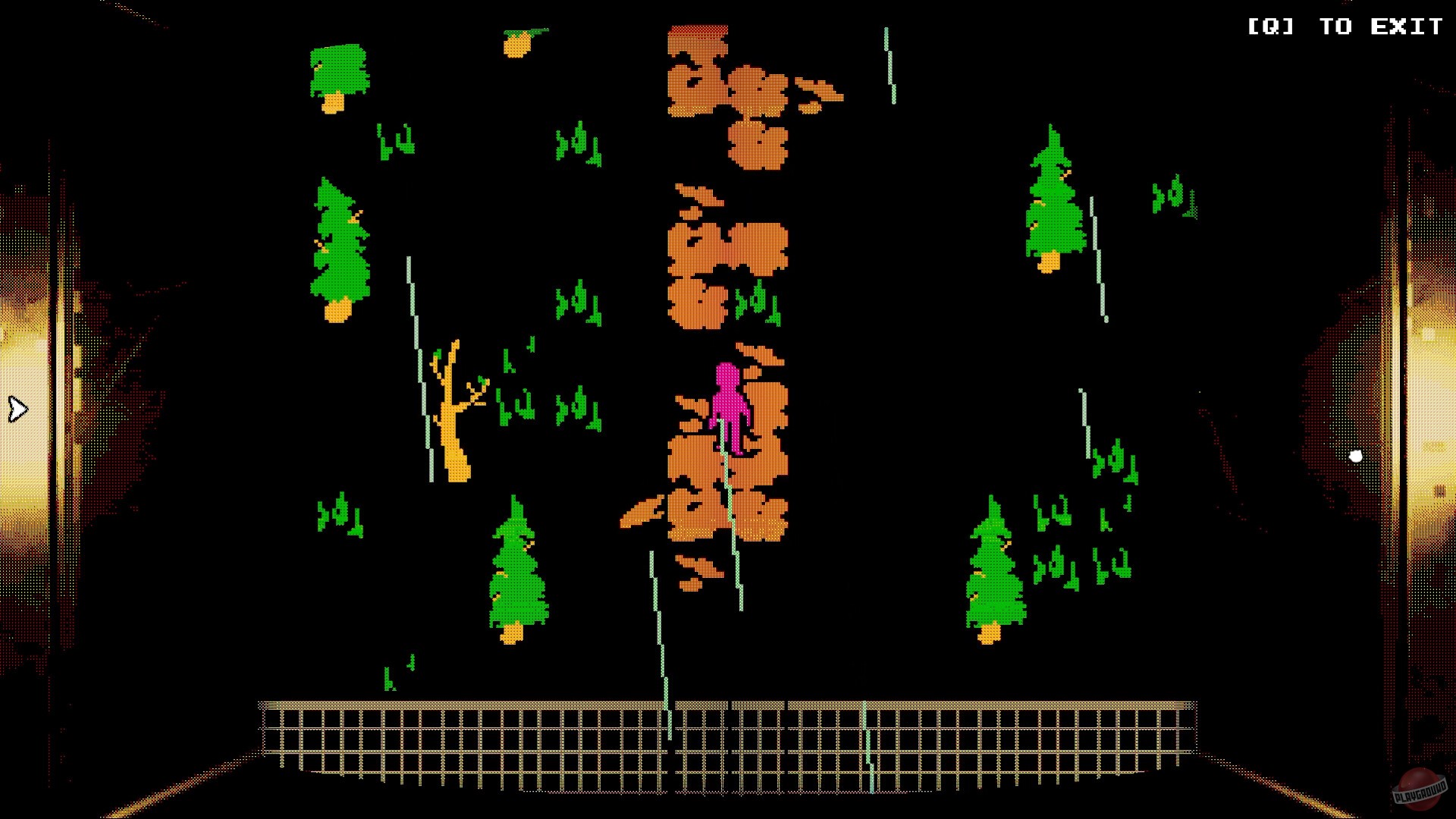Image resolution: width=1456 pixels, height=819 pixels.
Task: Click the bottom-right pine tree
Action: 993,576
